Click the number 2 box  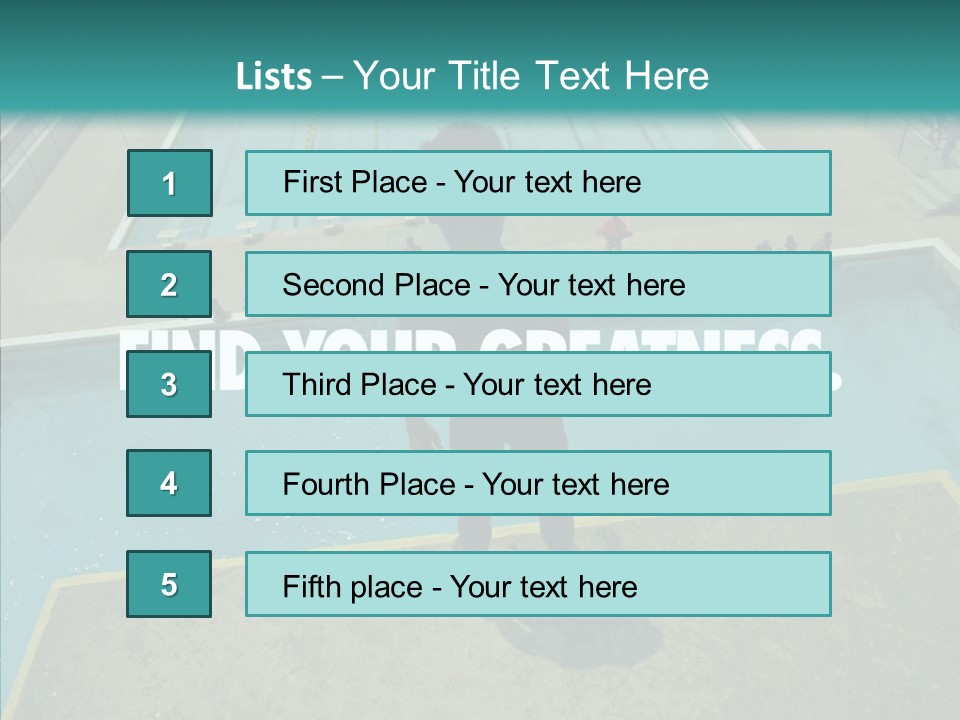click(169, 284)
